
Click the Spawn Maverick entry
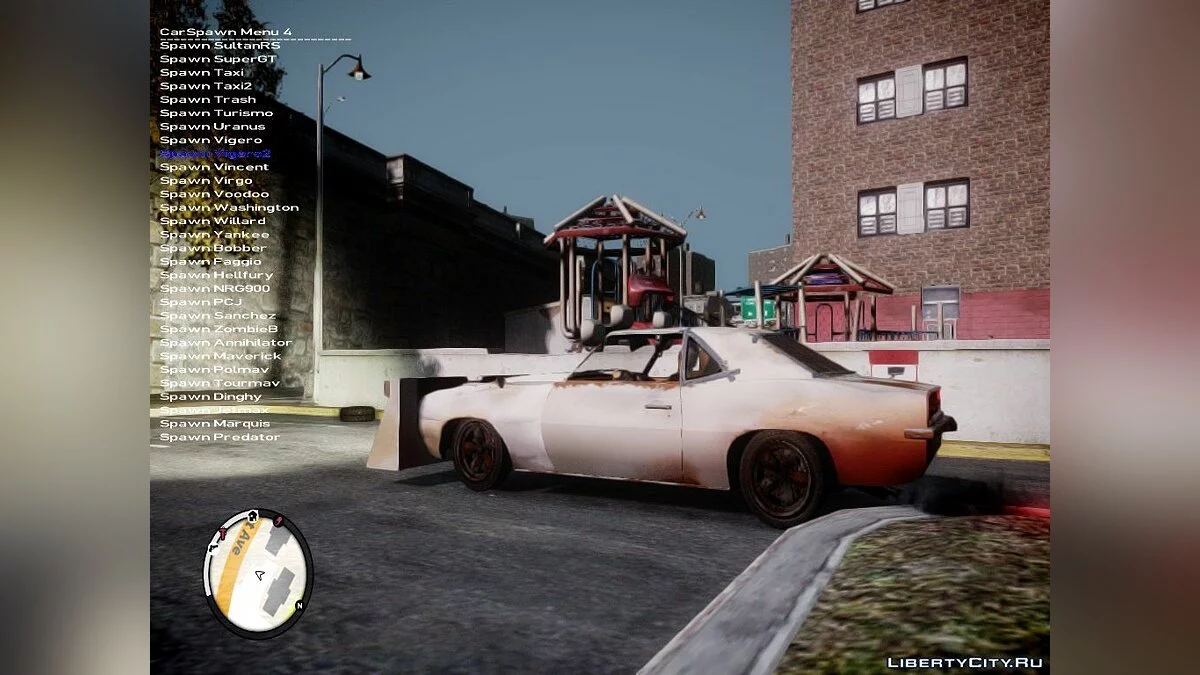(x=220, y=356)
